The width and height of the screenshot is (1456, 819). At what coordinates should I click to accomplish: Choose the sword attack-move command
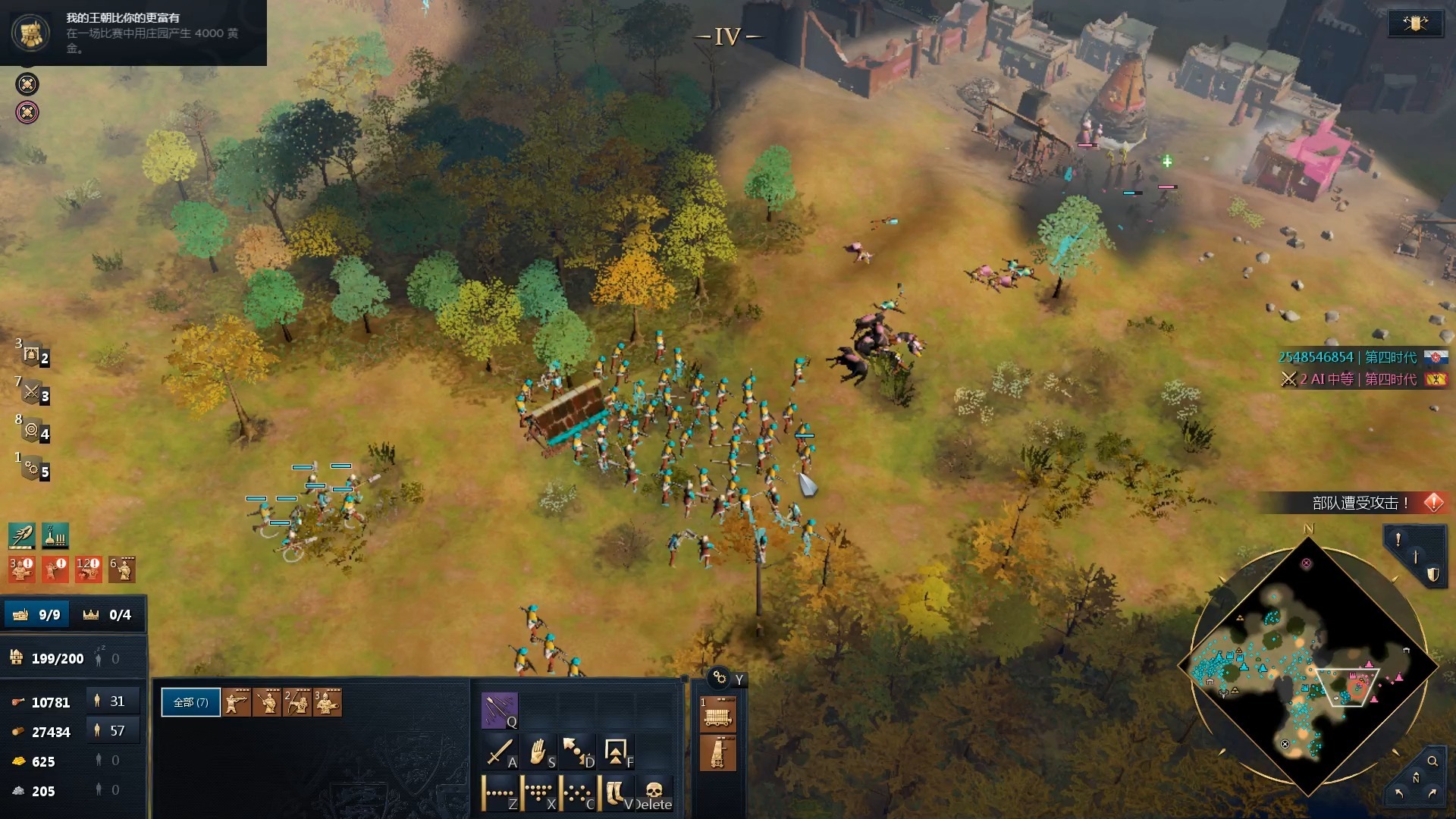point(499,752)
